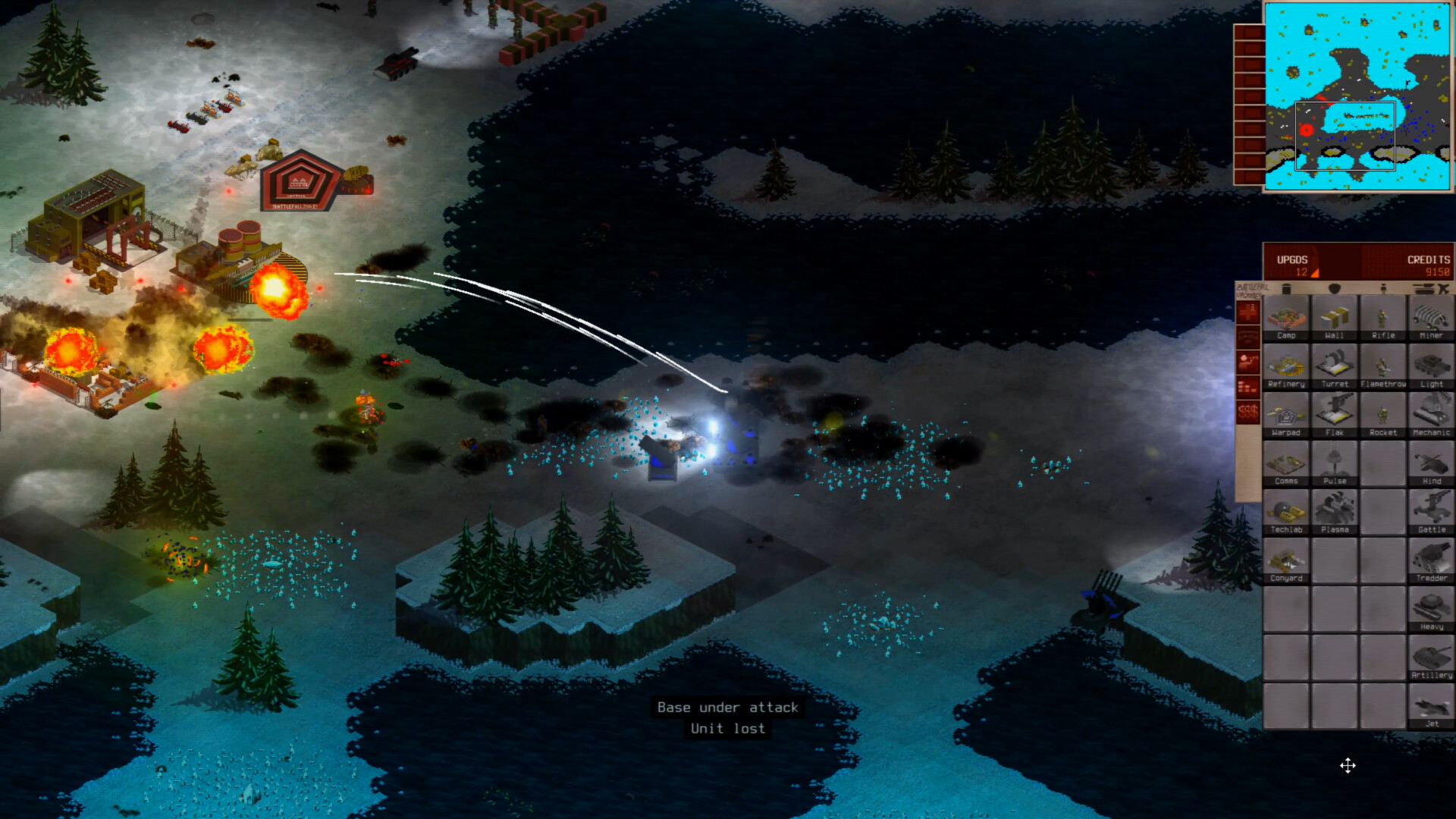Select the Warpad structure
The height and width of the screenshot is (819, 1456).
click(1287, 416)
